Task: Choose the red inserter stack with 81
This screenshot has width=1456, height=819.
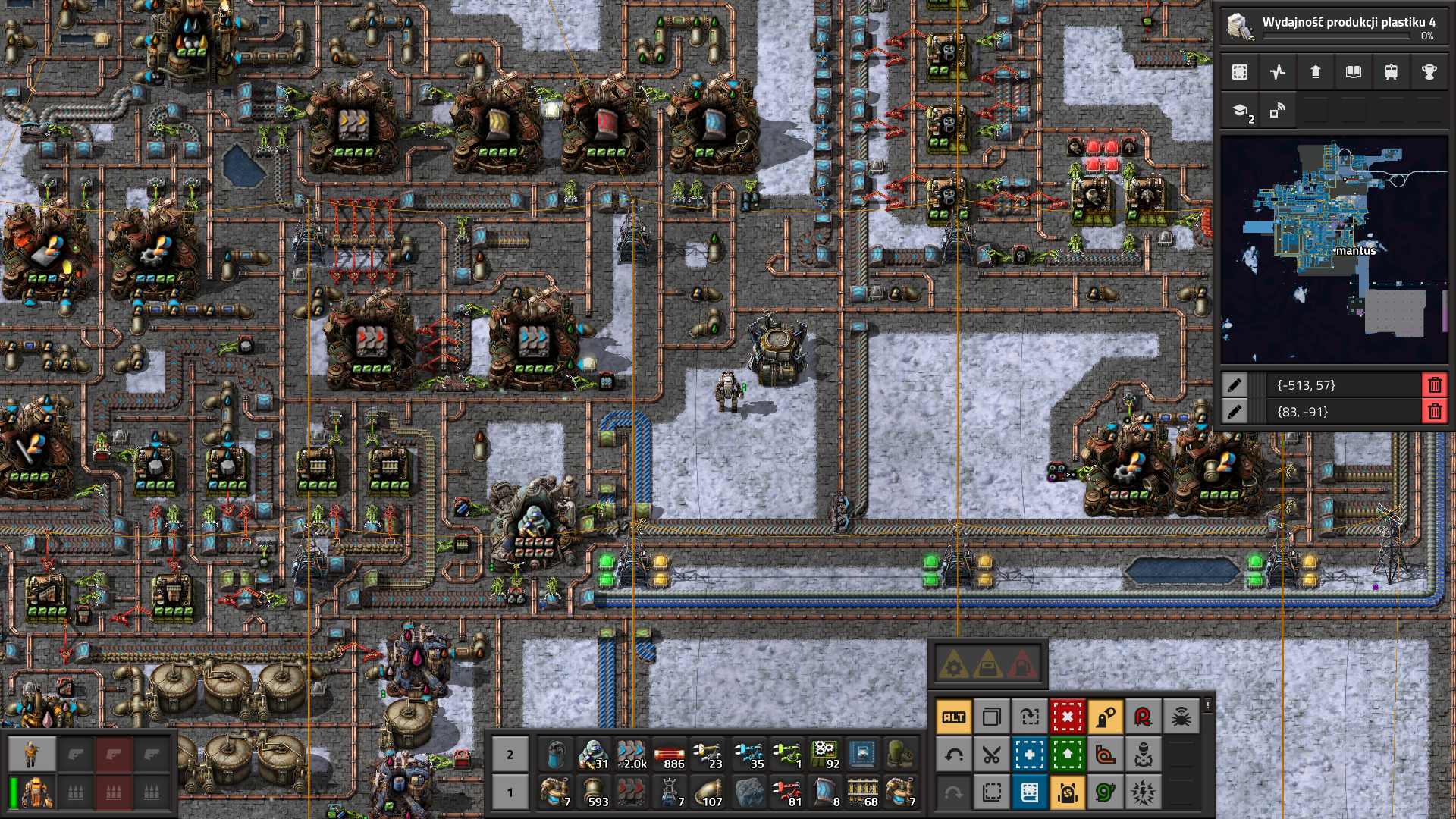Action: 786,792
